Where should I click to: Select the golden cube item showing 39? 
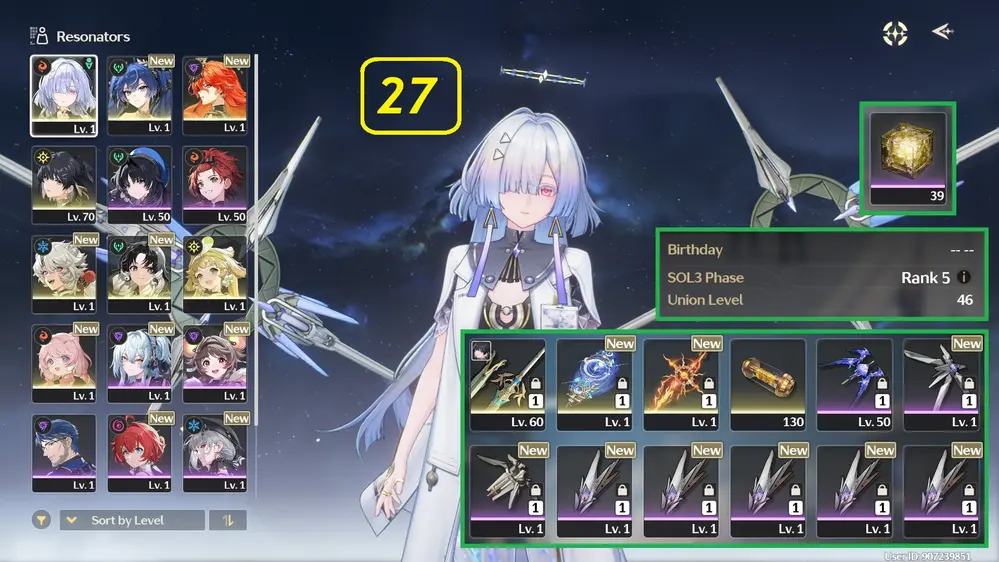(x=907, y=158)
